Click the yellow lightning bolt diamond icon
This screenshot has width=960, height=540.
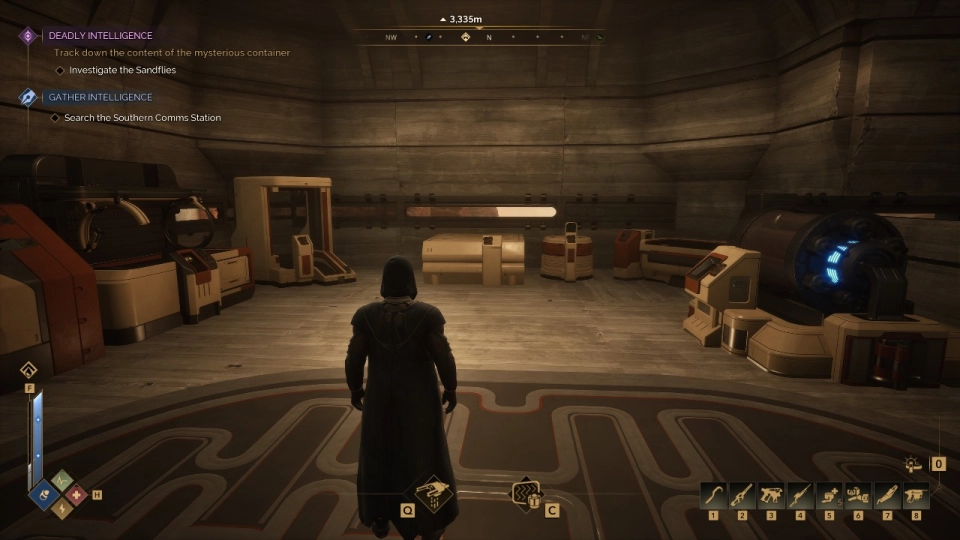tap(61, 510)
